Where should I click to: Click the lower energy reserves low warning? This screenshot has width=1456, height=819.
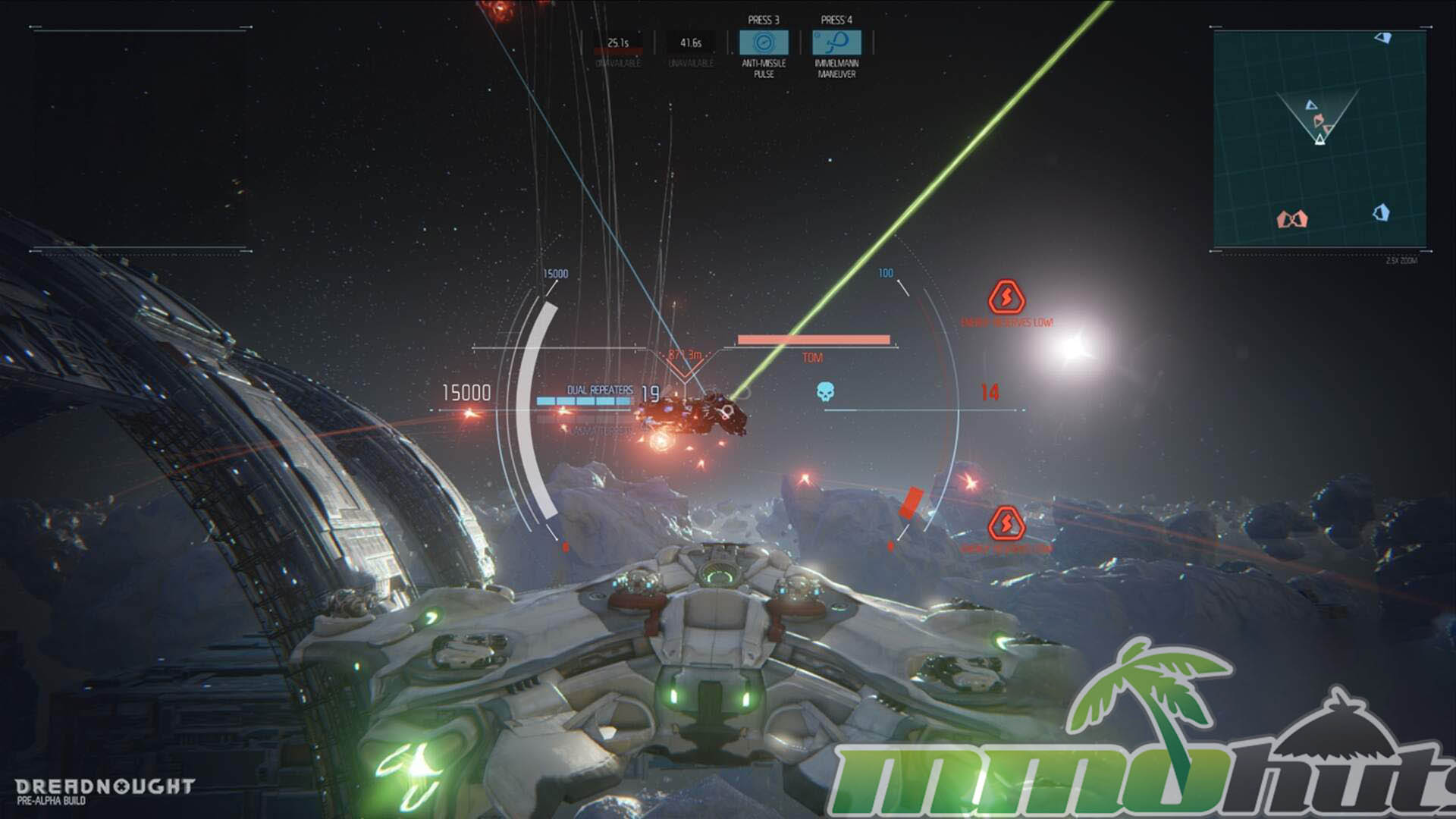(1006, 525)
